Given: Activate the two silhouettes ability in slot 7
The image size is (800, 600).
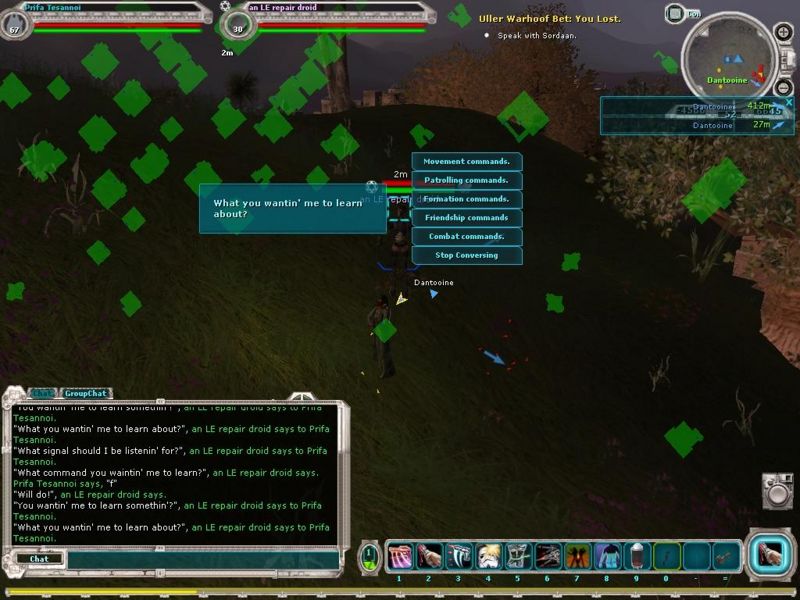Looking at the screenshot, I should 578,556.
